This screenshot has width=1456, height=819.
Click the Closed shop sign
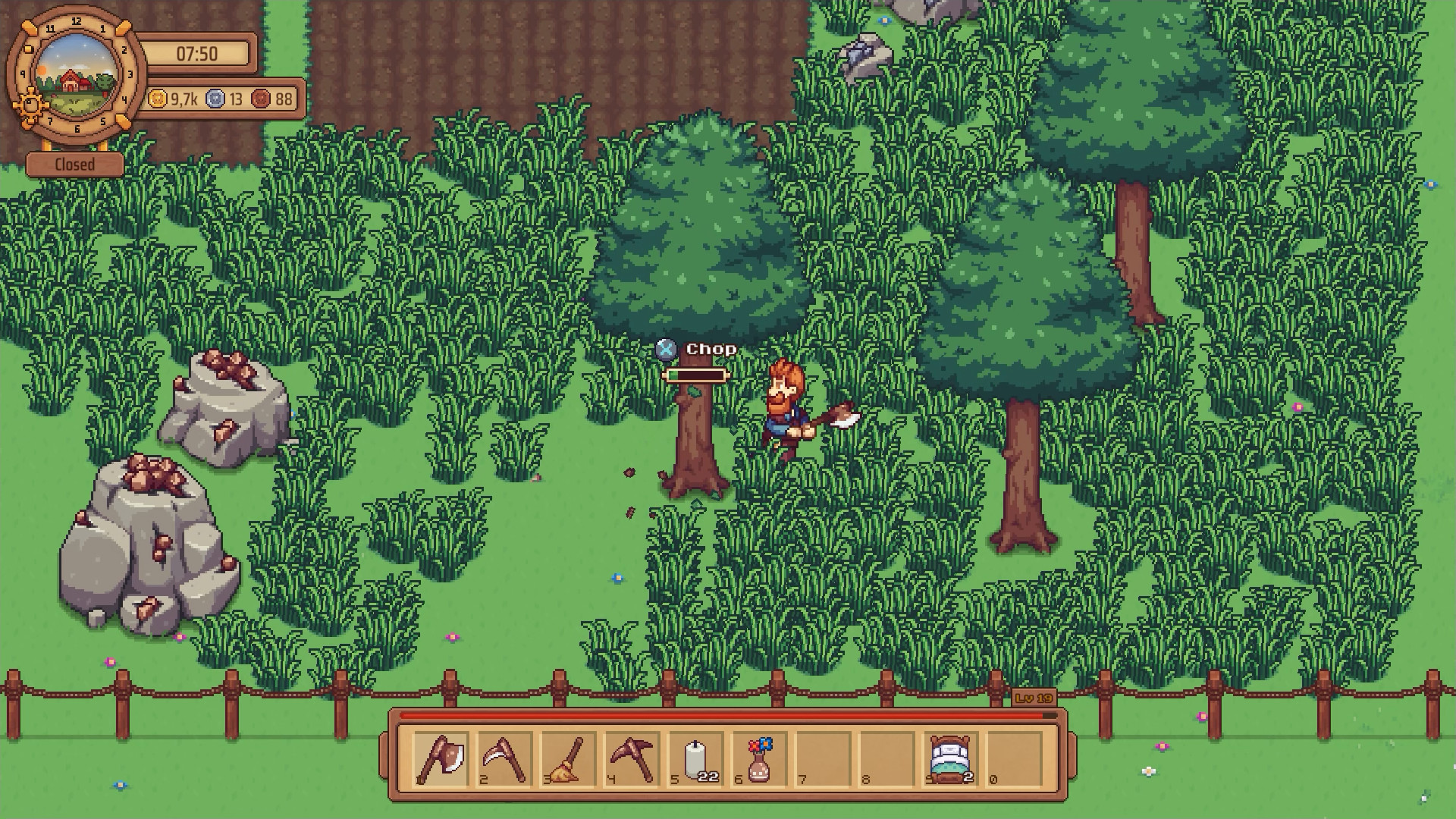tap(74, 163)
